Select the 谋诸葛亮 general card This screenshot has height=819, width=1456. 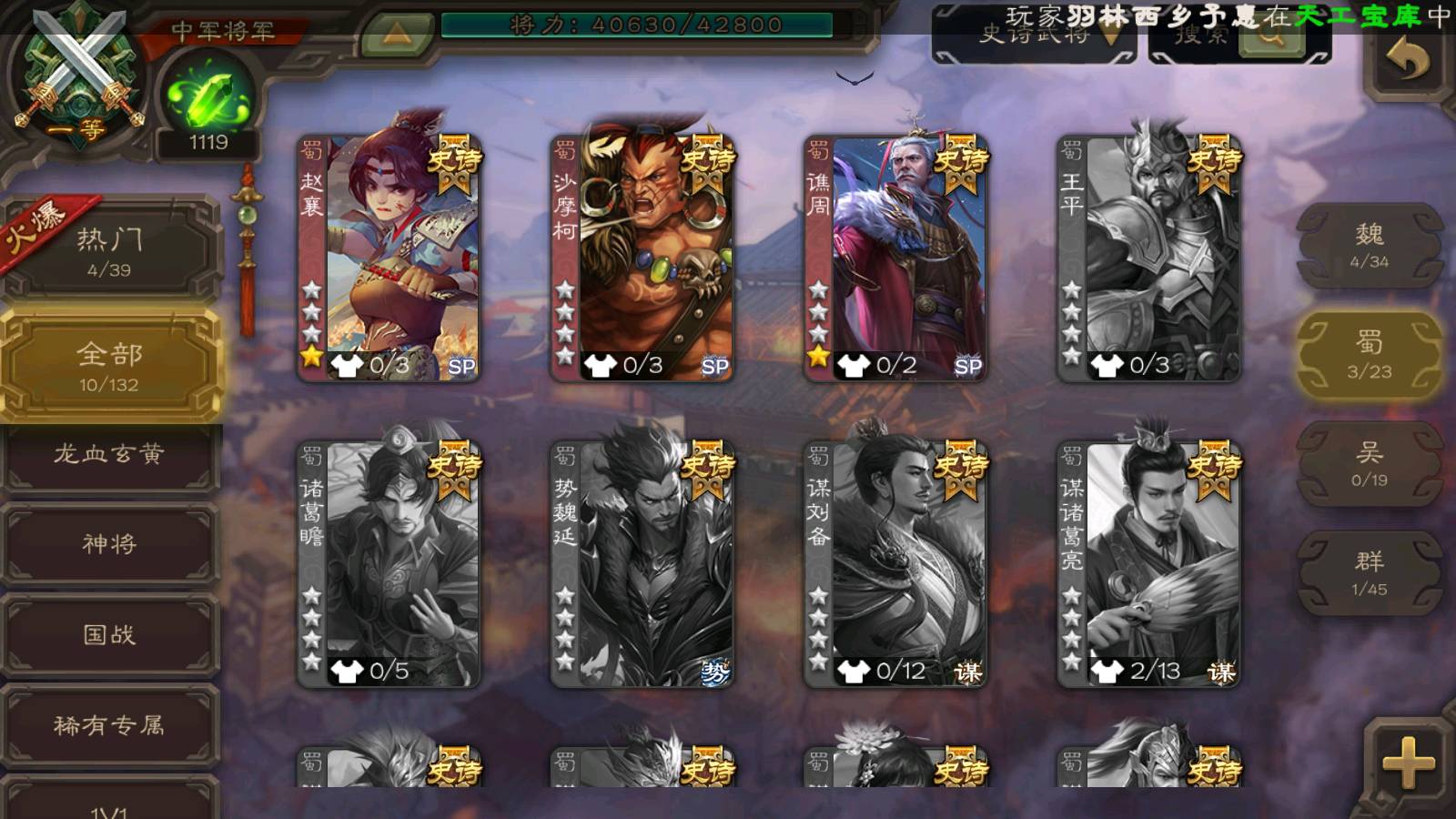coord(1149,564)
